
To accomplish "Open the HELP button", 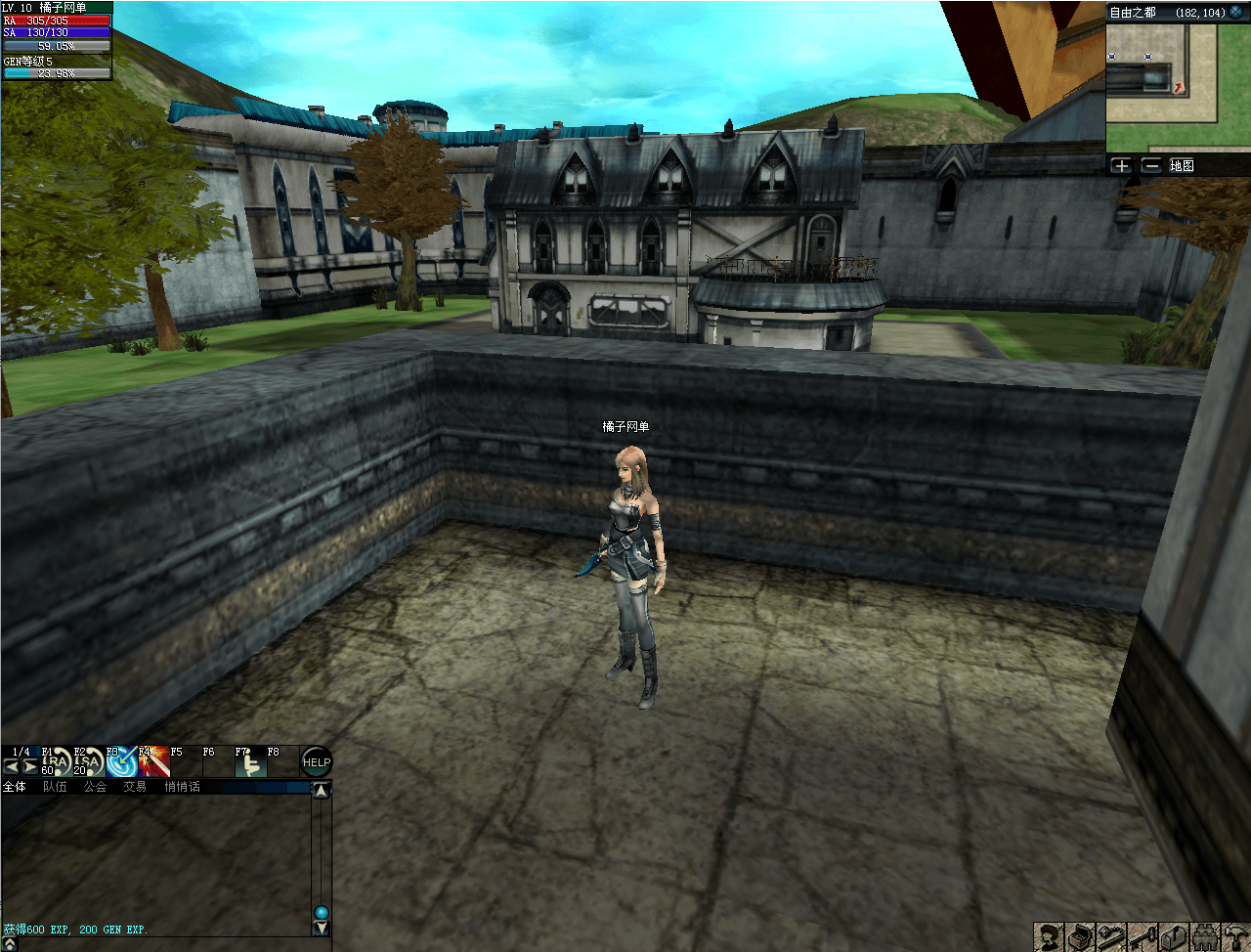I will coord(316,762).
